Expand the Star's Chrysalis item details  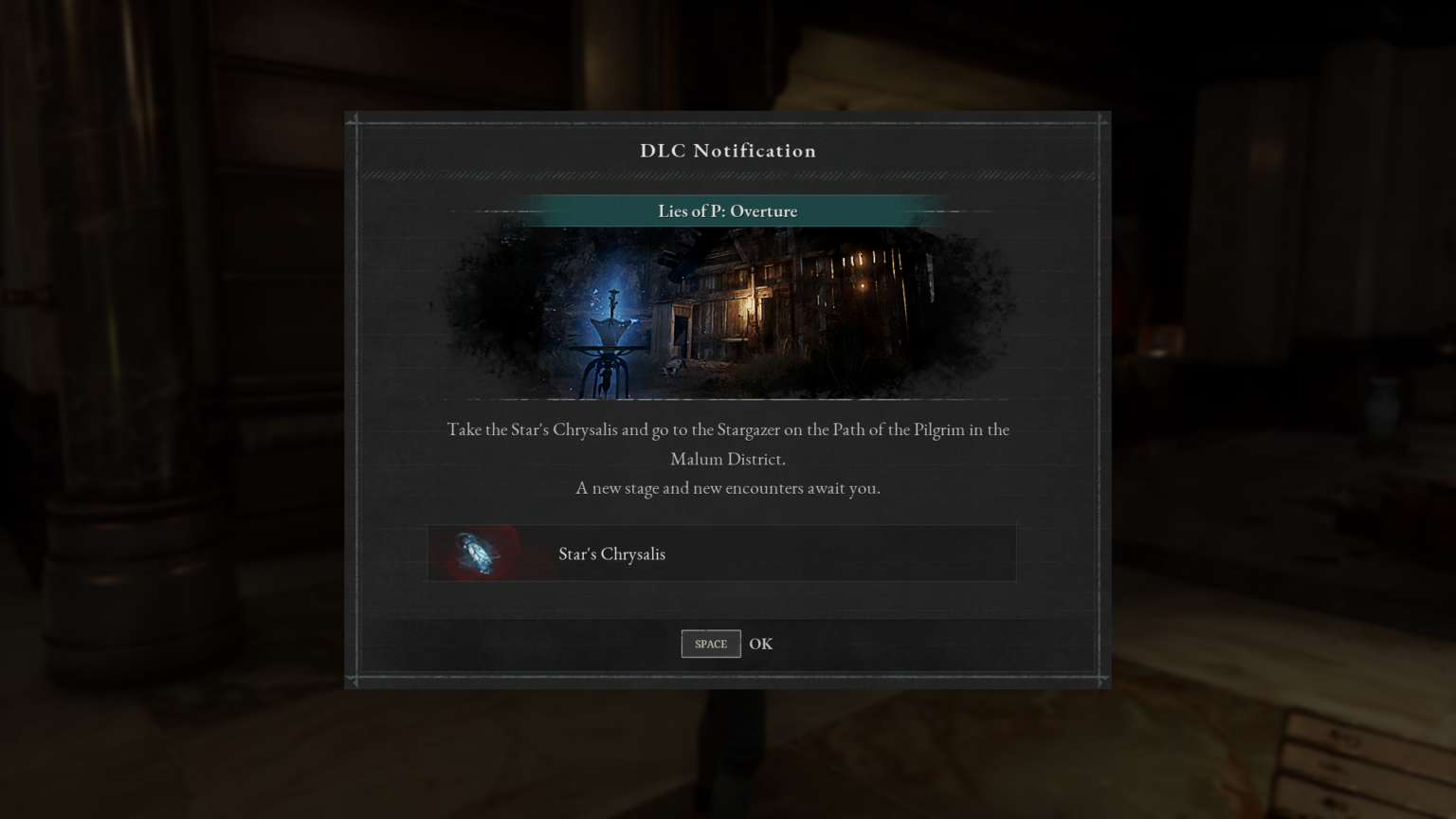tap(722, 553)
